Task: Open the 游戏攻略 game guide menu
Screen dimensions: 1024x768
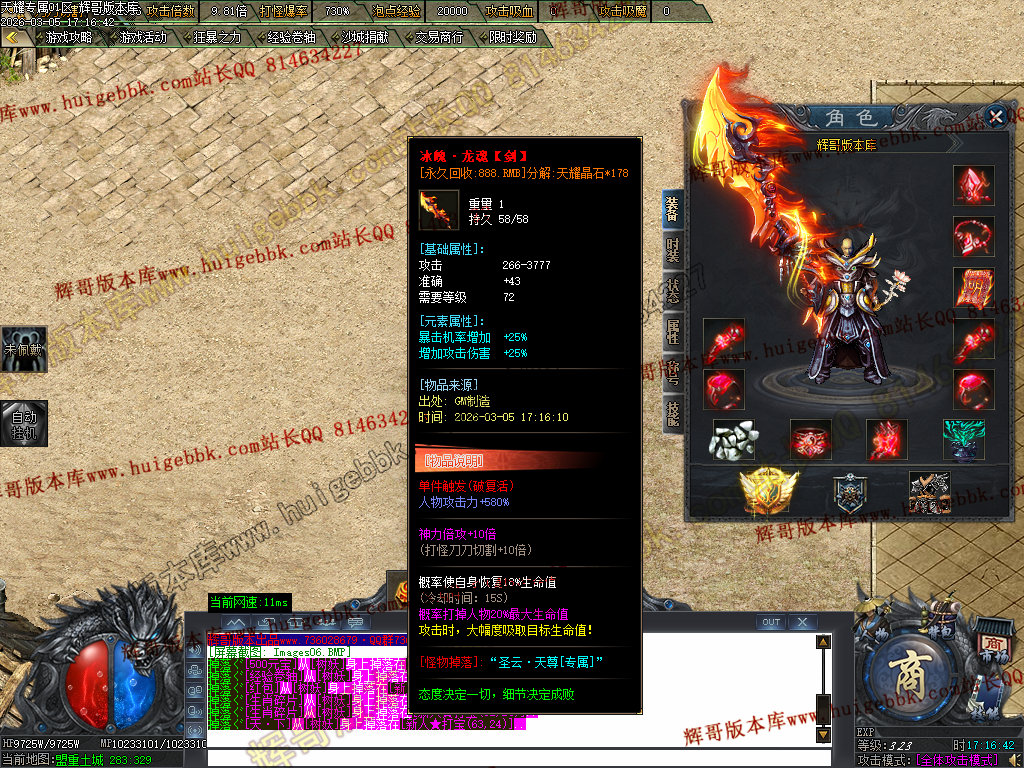Action: coord(69,37)
